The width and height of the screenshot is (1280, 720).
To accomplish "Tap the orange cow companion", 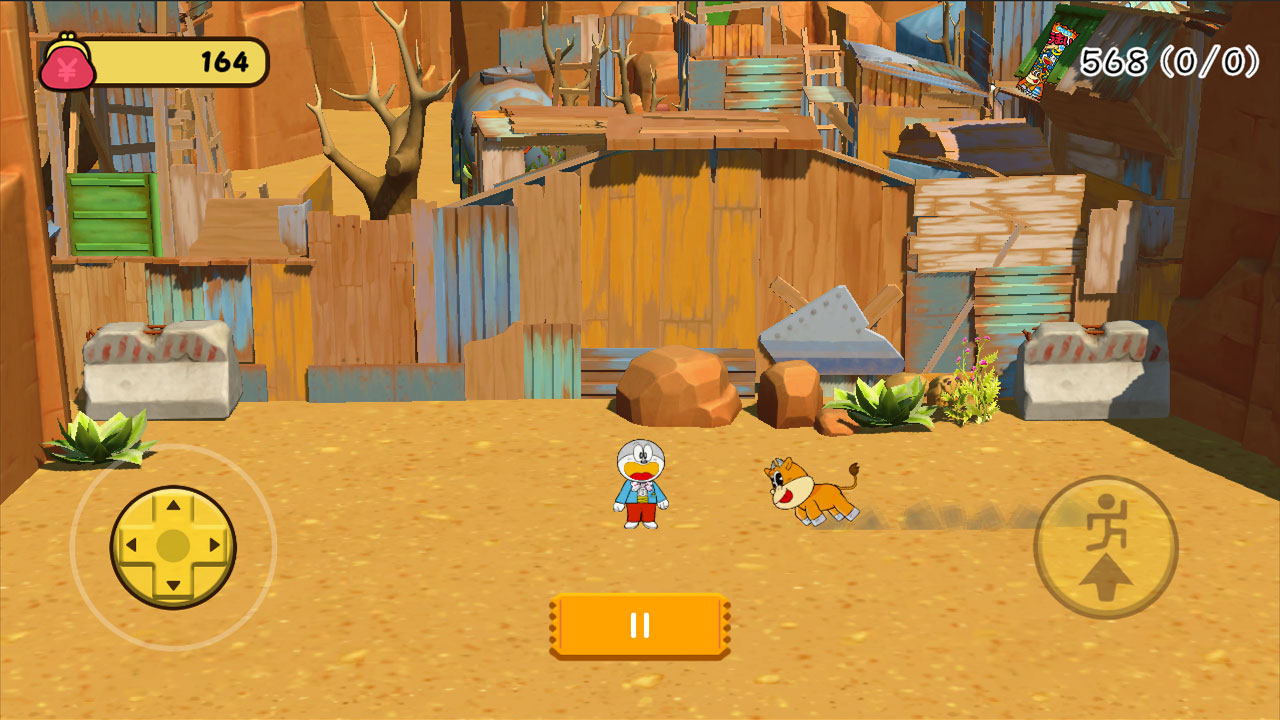I will [812, 490].
